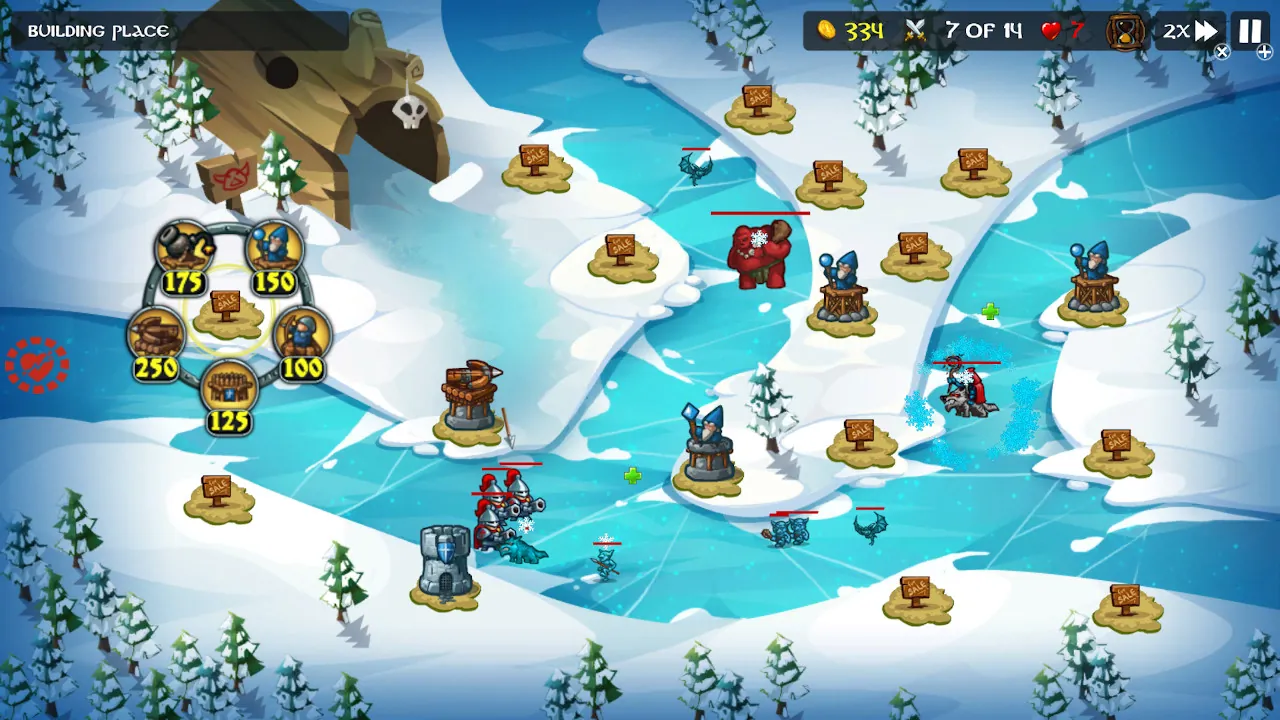Toggle the 2X game speed

click(x=1191, y=31)
